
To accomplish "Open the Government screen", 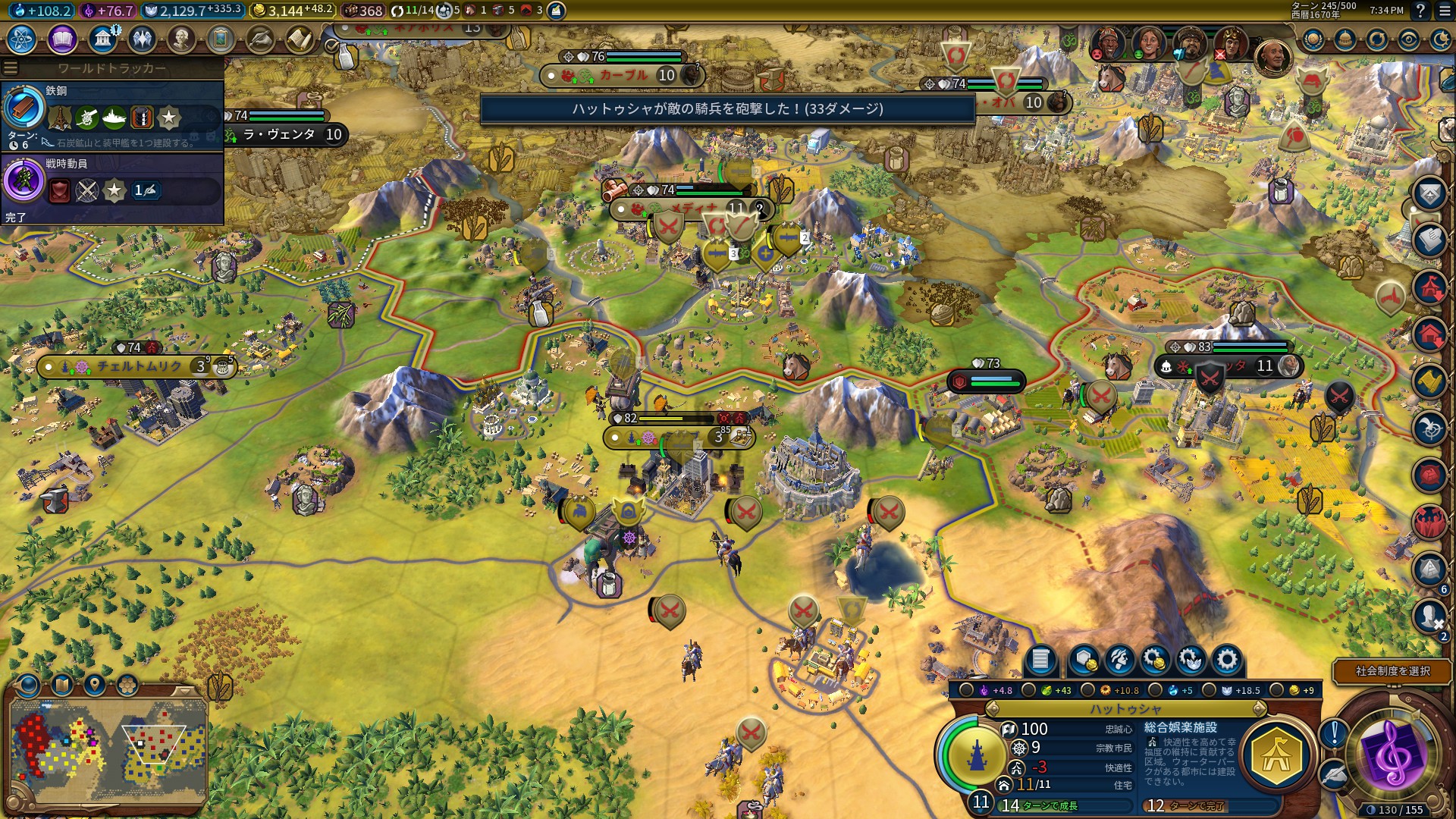I will pyautogui.click(x=102, y=39).
